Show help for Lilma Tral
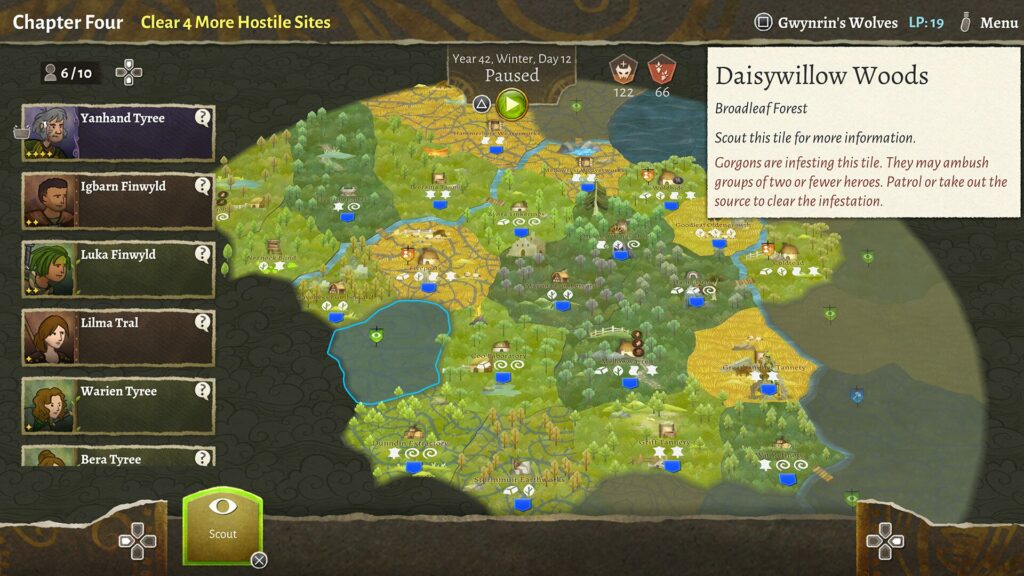The image size is (1024, 576). pyautogui.click(x=203, y=322)
